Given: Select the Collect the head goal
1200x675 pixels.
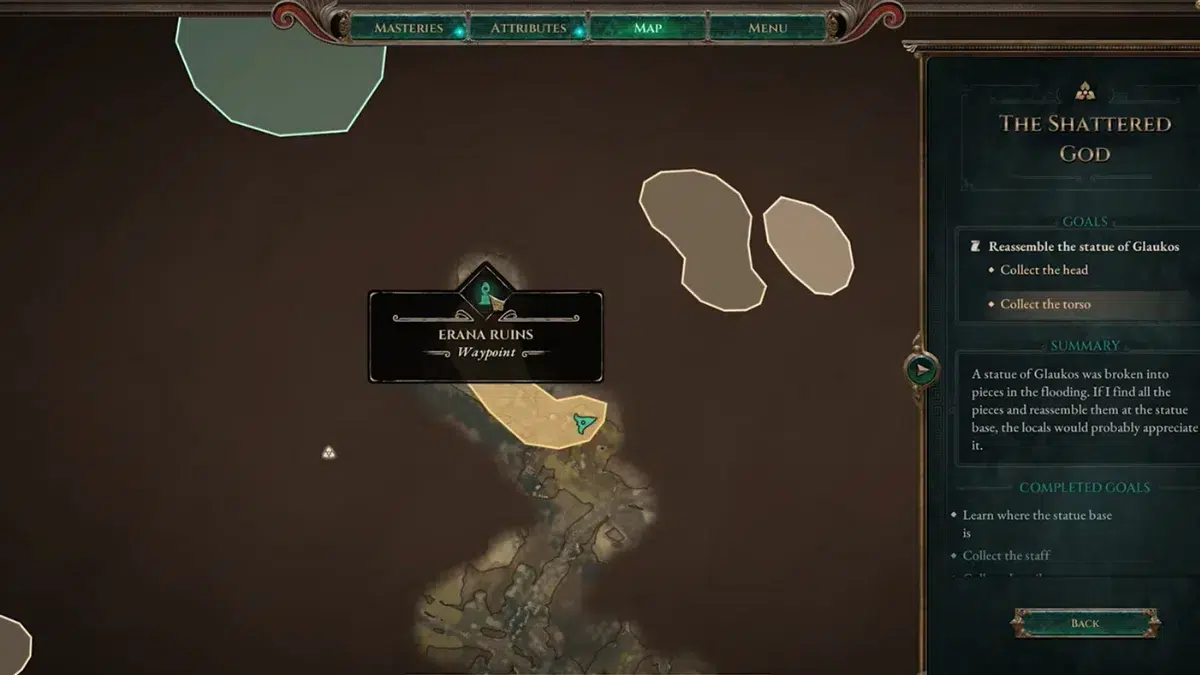Looking at the screenshot, I should click(x=1044, y=270).
